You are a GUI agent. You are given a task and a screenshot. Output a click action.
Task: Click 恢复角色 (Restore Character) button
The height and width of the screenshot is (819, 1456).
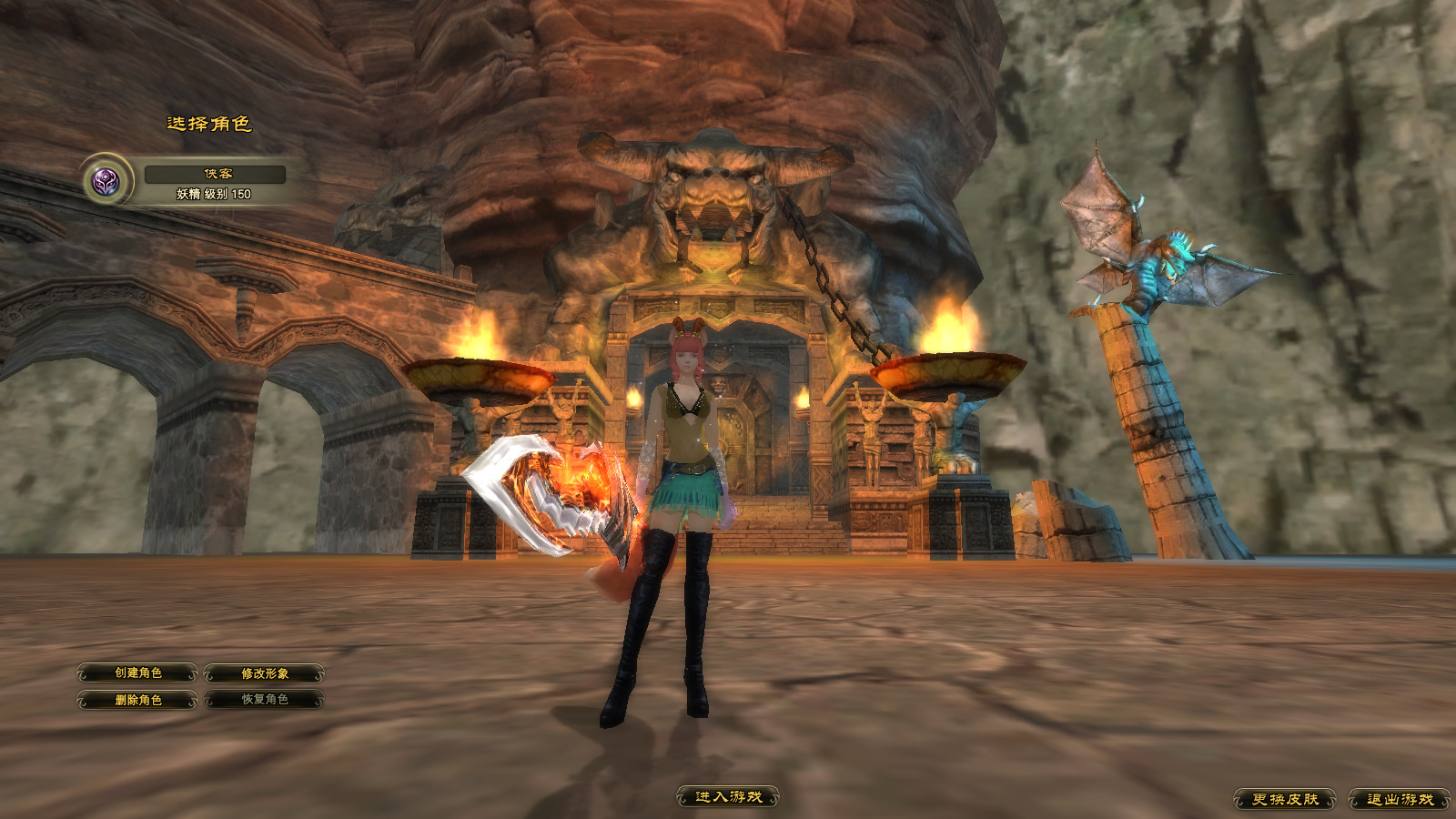click(x=264, y=700)
